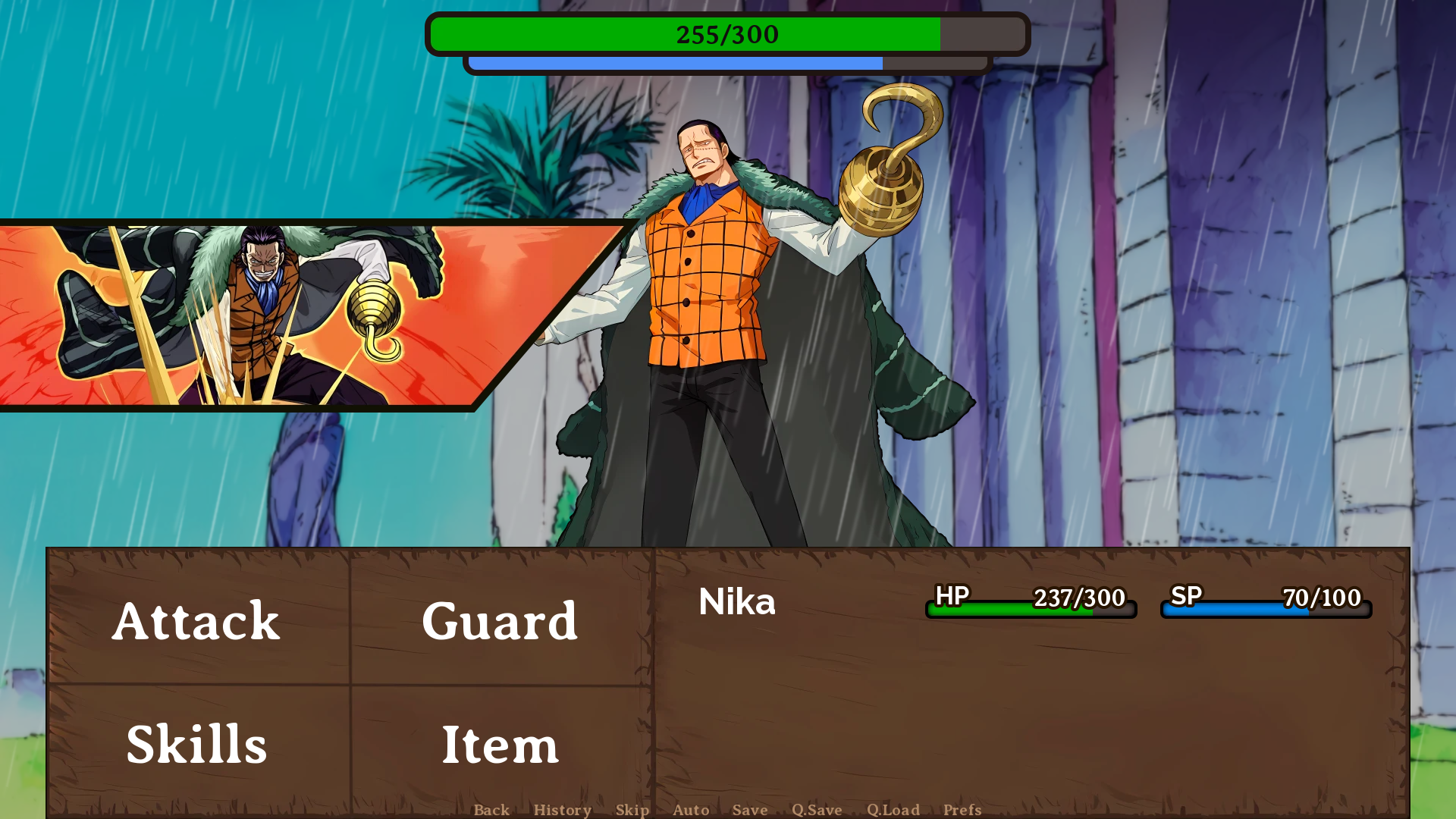Click Nika's SP gauge
Viewport: 1456px width, 819px height.
coord(1263,607)
